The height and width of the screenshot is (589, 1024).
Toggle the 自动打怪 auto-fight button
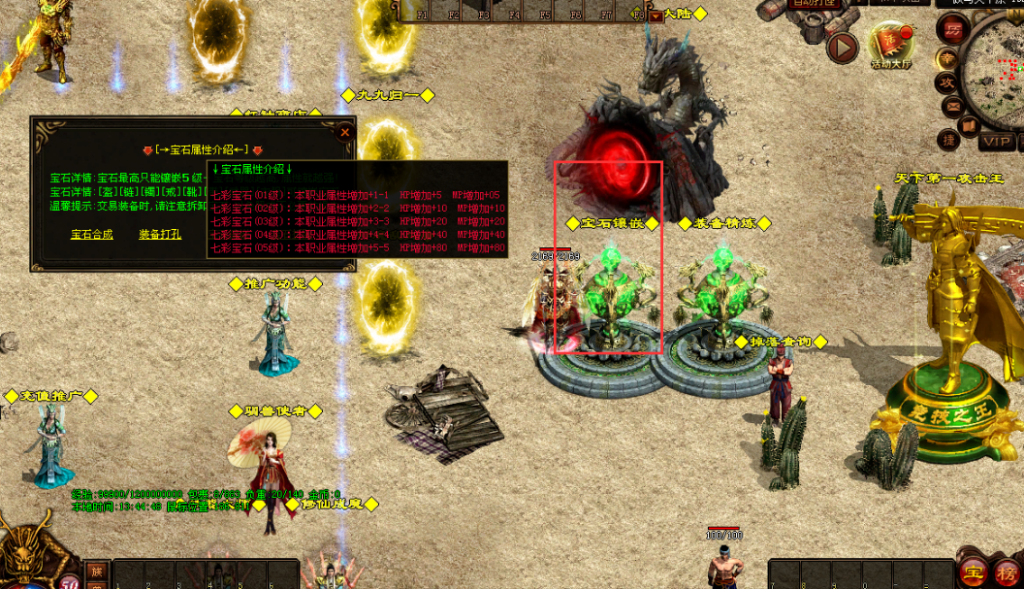[x=815, y=5]
